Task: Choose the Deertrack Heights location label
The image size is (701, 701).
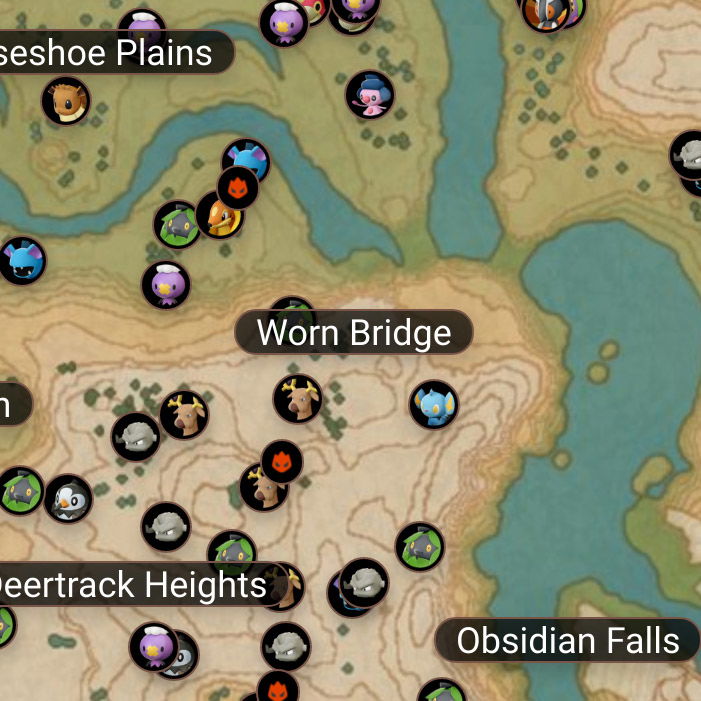Action: pyautogui.click(x=132, y=585)
